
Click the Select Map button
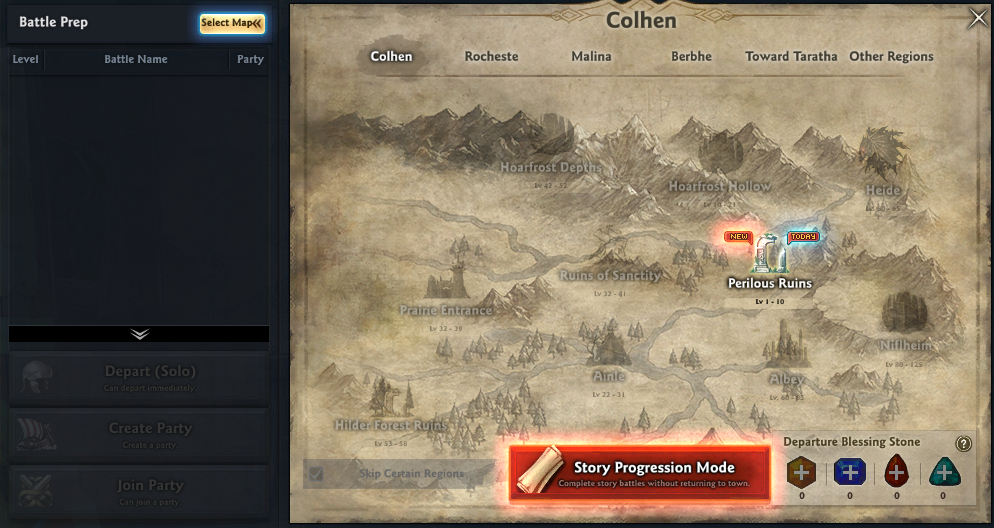232,23
